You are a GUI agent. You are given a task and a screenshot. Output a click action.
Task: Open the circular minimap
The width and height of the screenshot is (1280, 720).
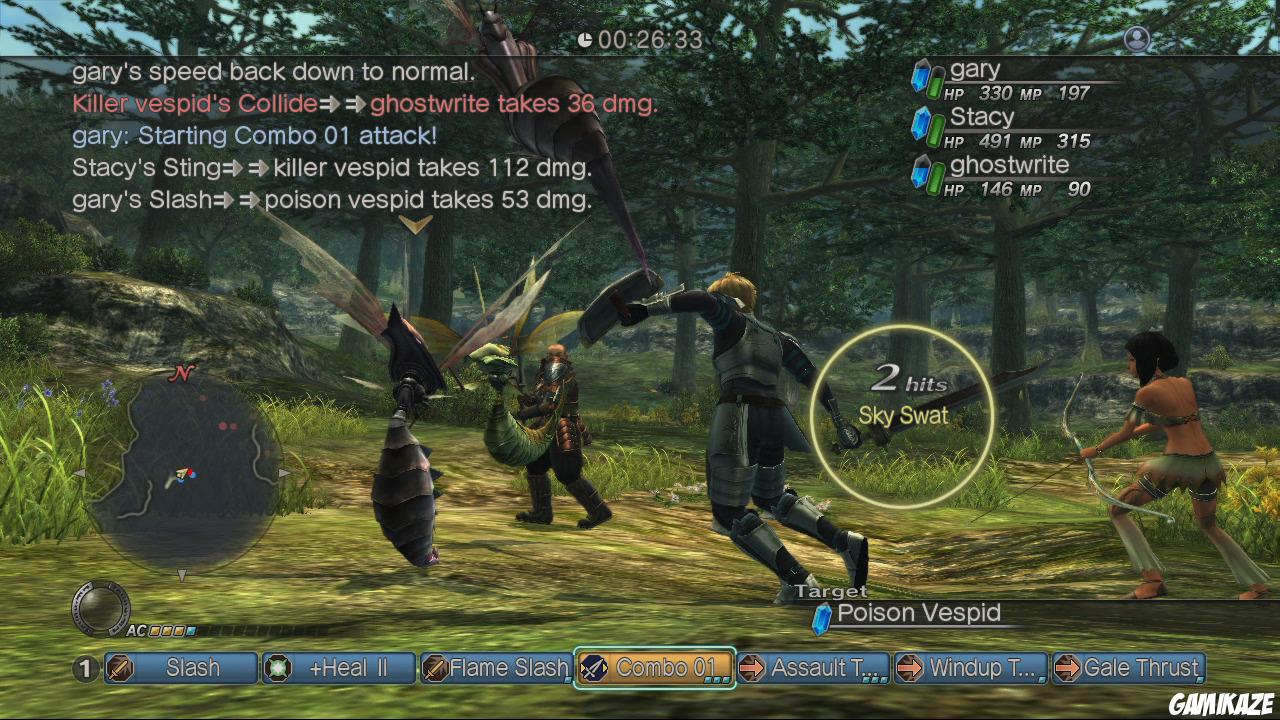click(x=181, y=470)
